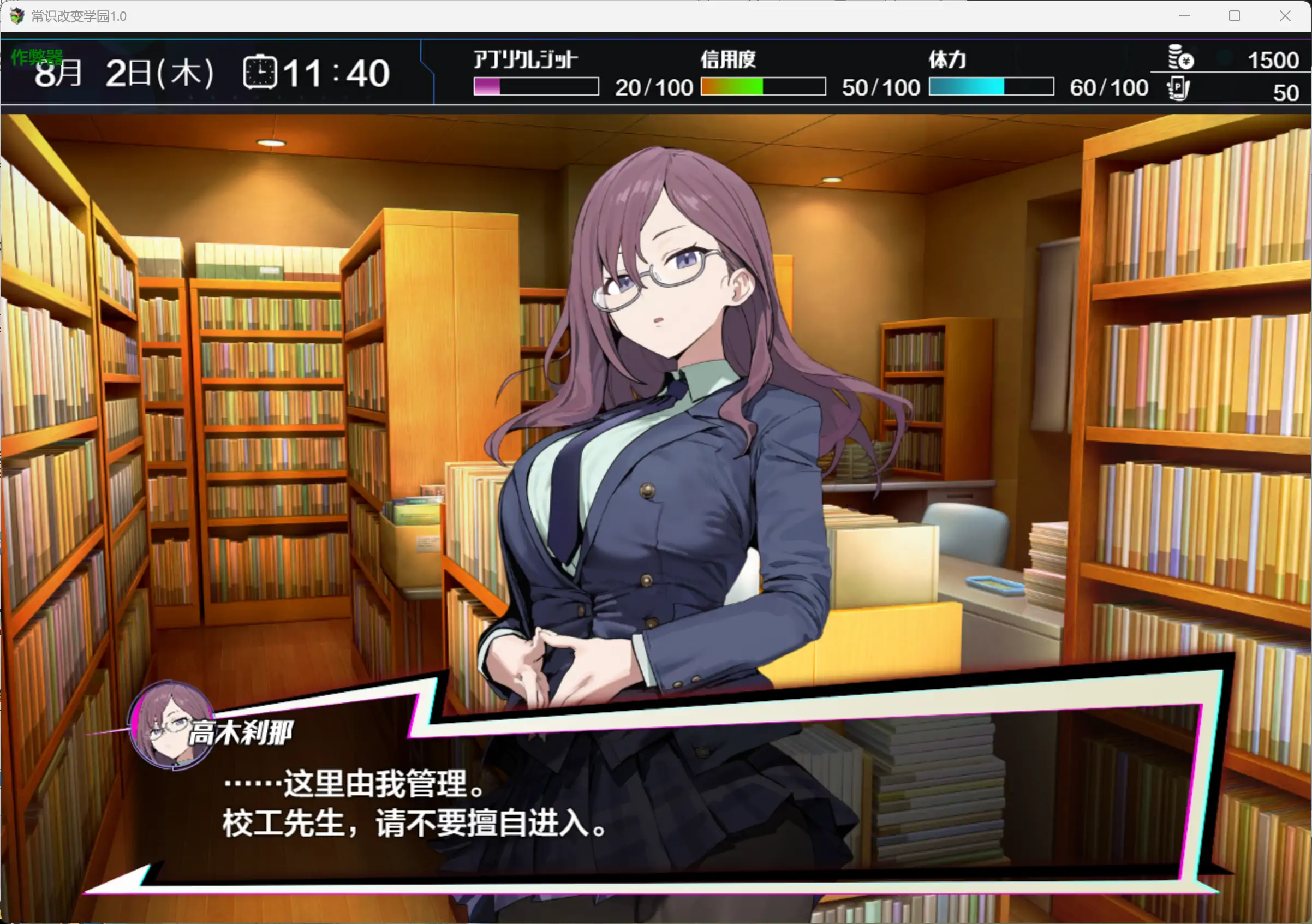Click the アプリクレジット stat label icon area

(x=523, y=58)
